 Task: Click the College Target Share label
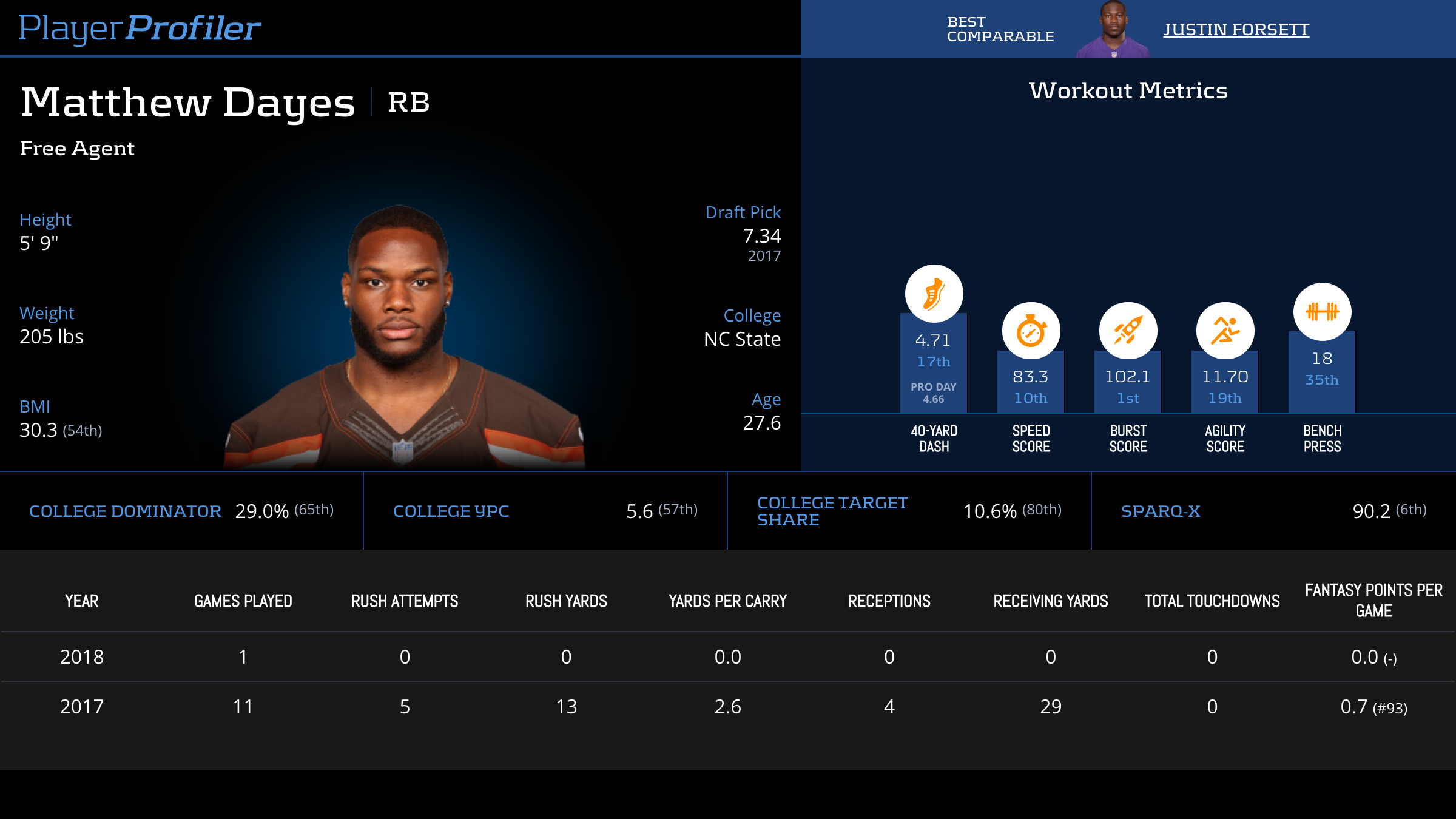832,511
